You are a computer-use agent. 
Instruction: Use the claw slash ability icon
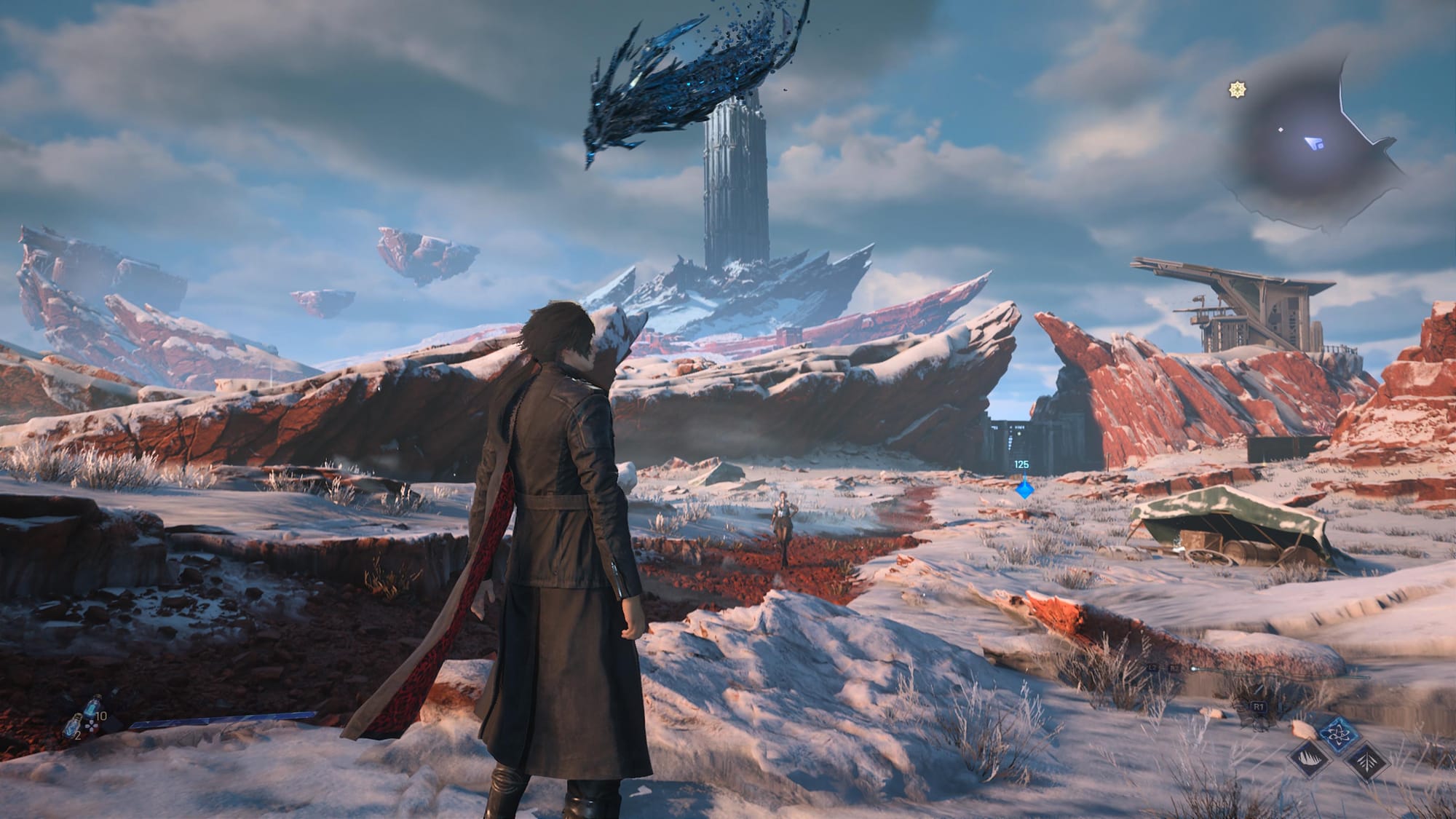(x=1310, y=761)
